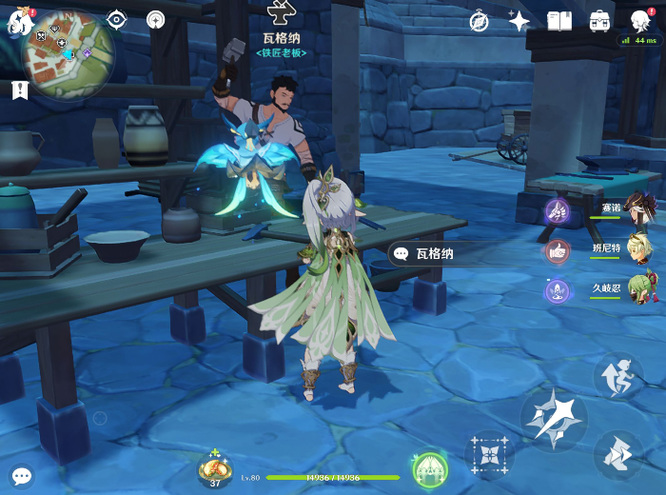Open the adventurer handbook book icon
The image size is (666, 495).
[x=559, y=21]
